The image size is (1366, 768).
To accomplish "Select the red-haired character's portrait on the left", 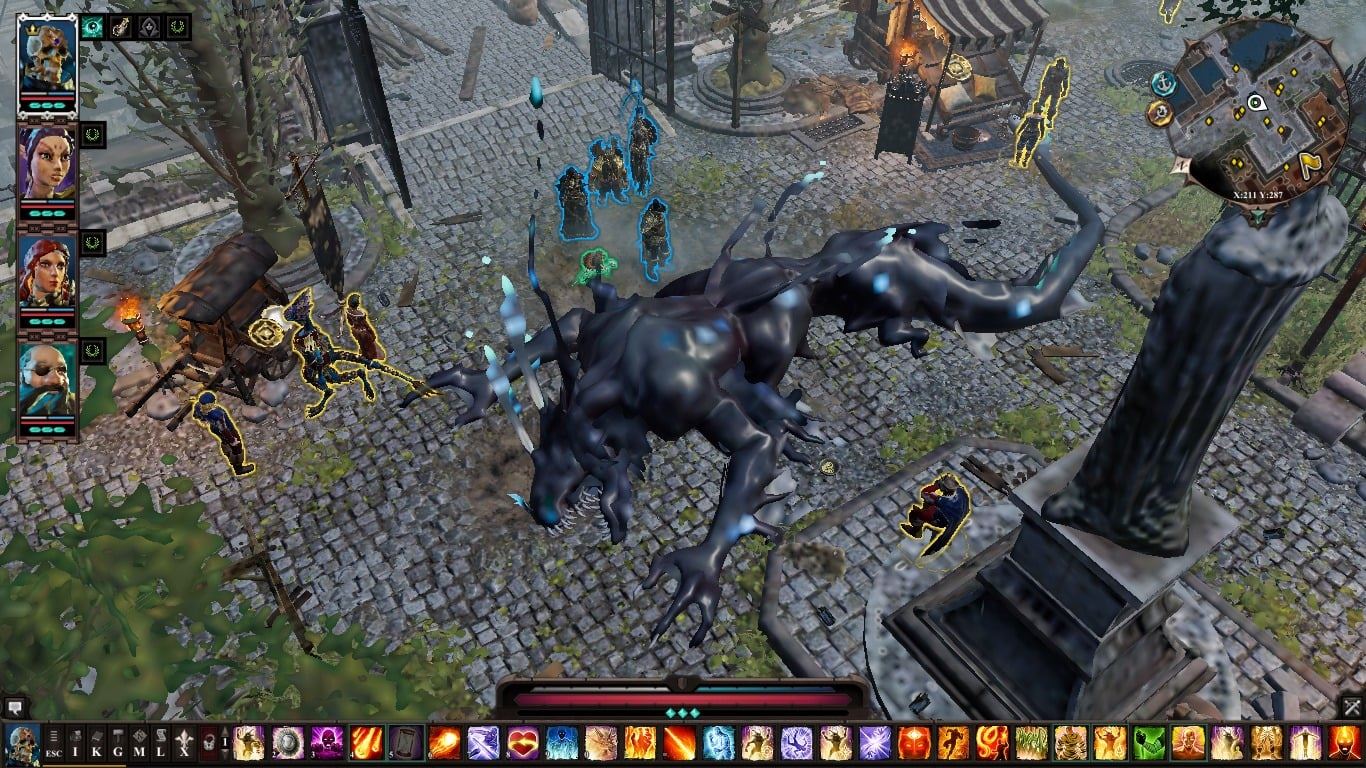I will click(45, 270).
